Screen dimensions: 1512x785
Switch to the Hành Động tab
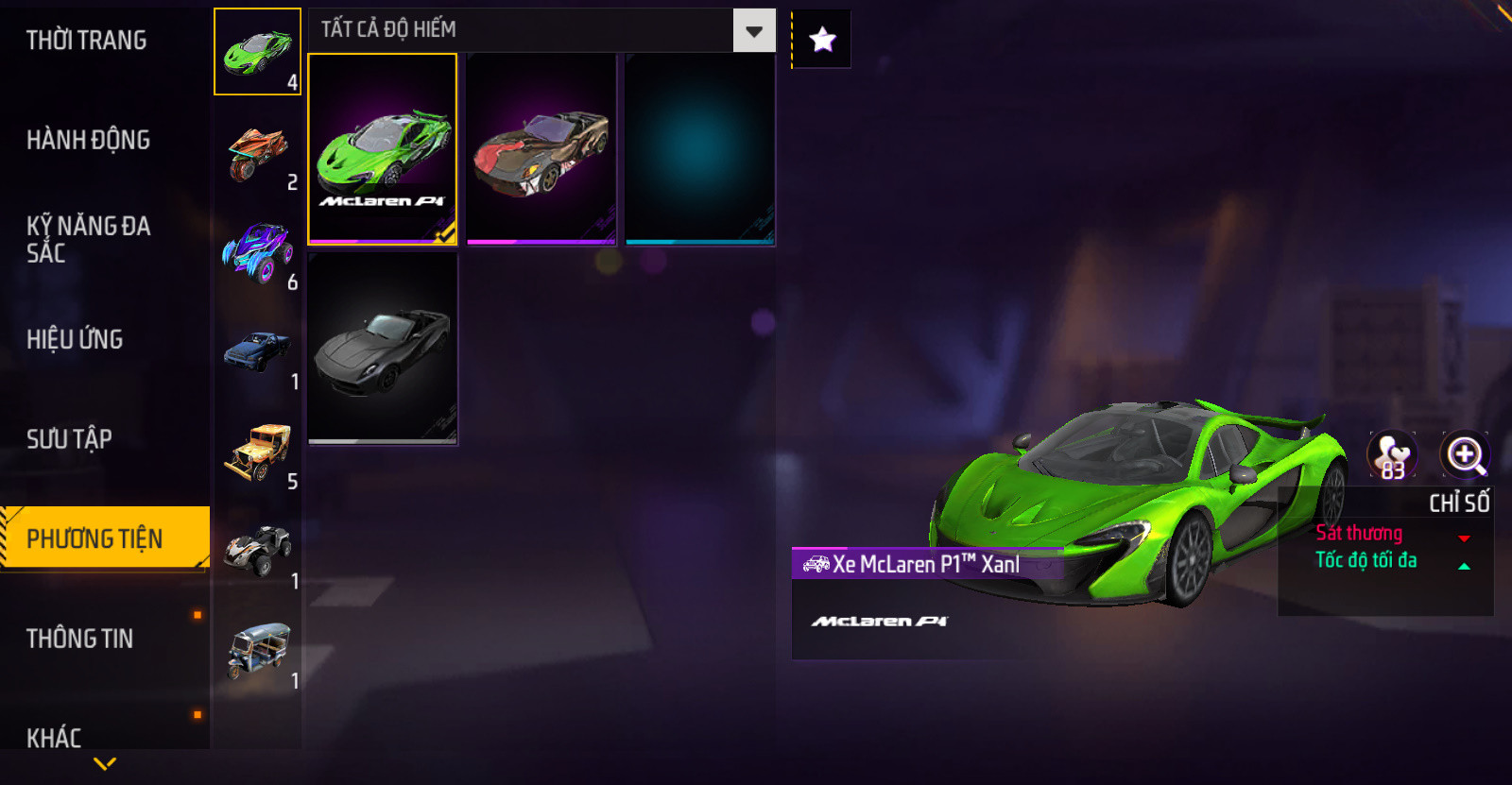pyautogui.click(x=89, y=140)
